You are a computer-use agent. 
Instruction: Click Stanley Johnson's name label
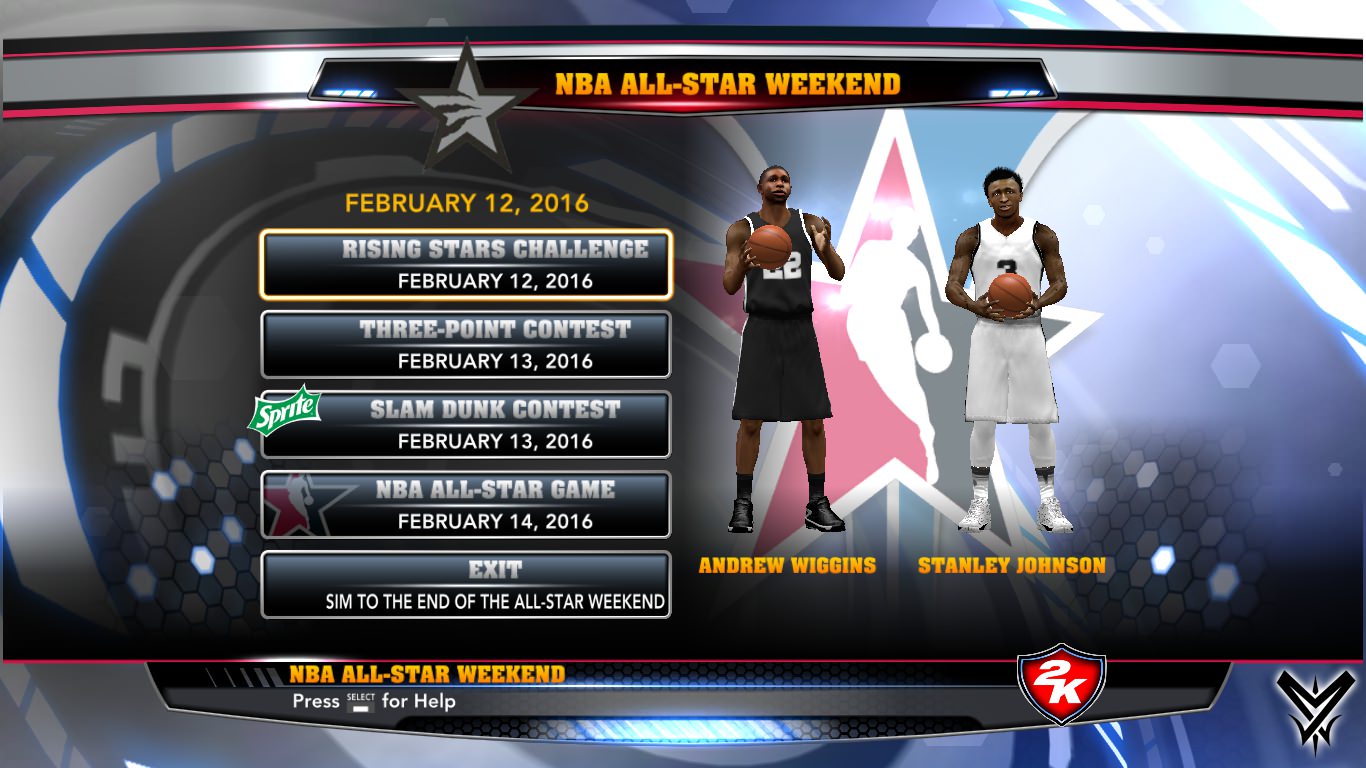pos(1011,565)
